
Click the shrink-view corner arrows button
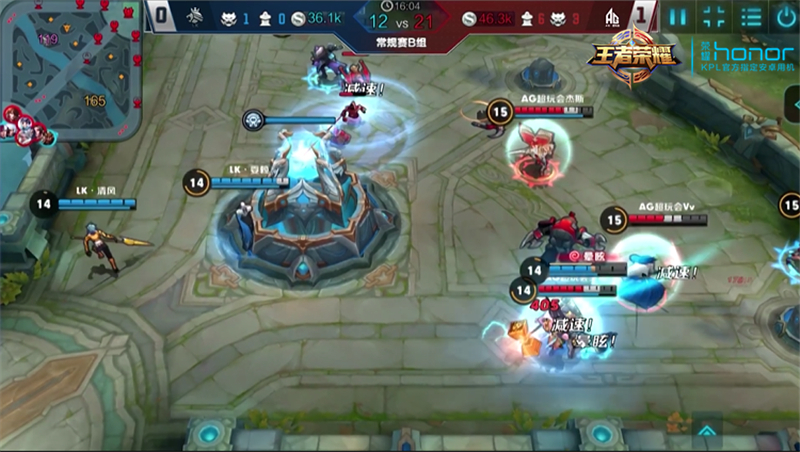[x=714, y=16]
